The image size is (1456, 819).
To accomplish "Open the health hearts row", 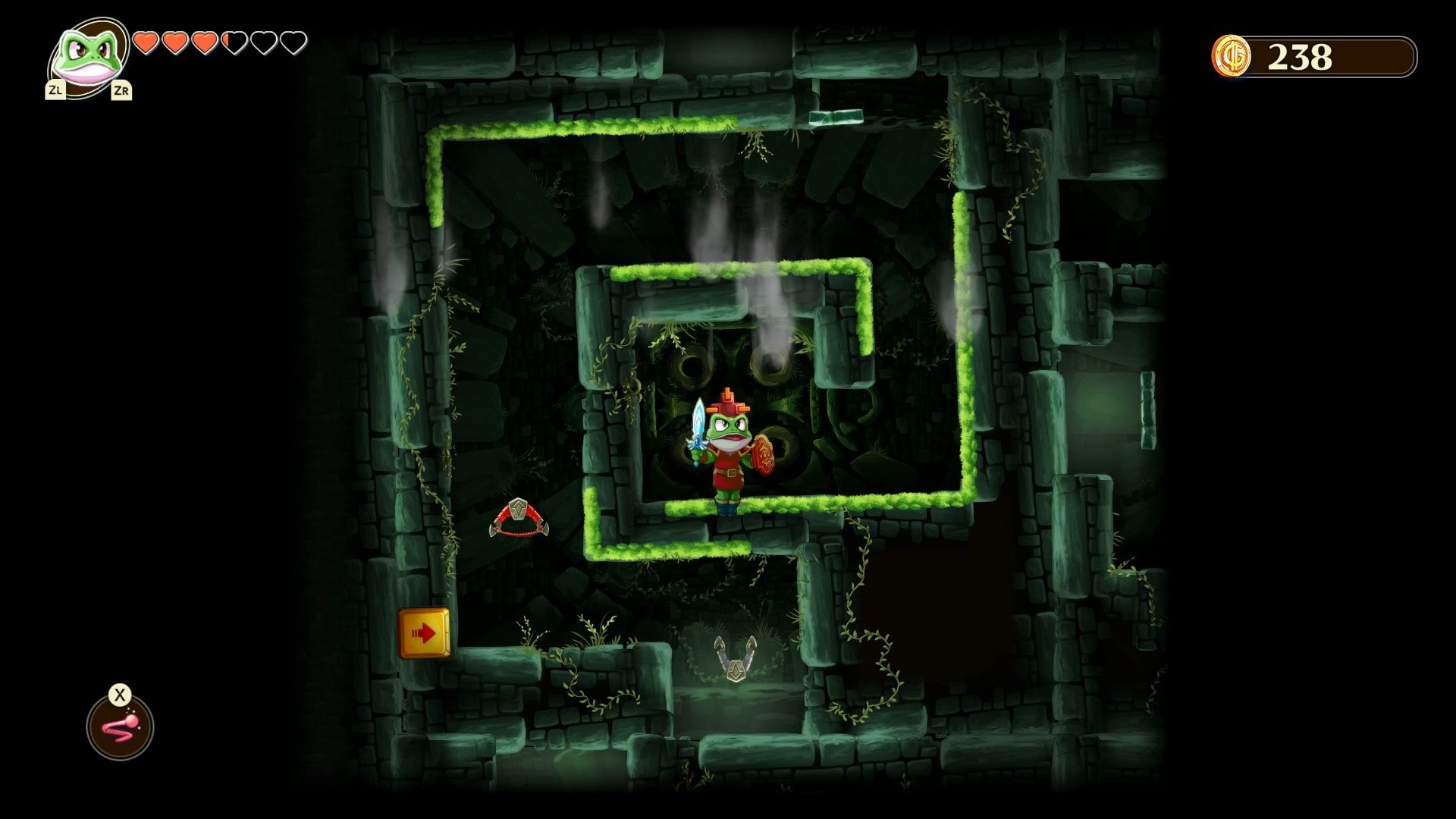I will click(x=218, y=43).
